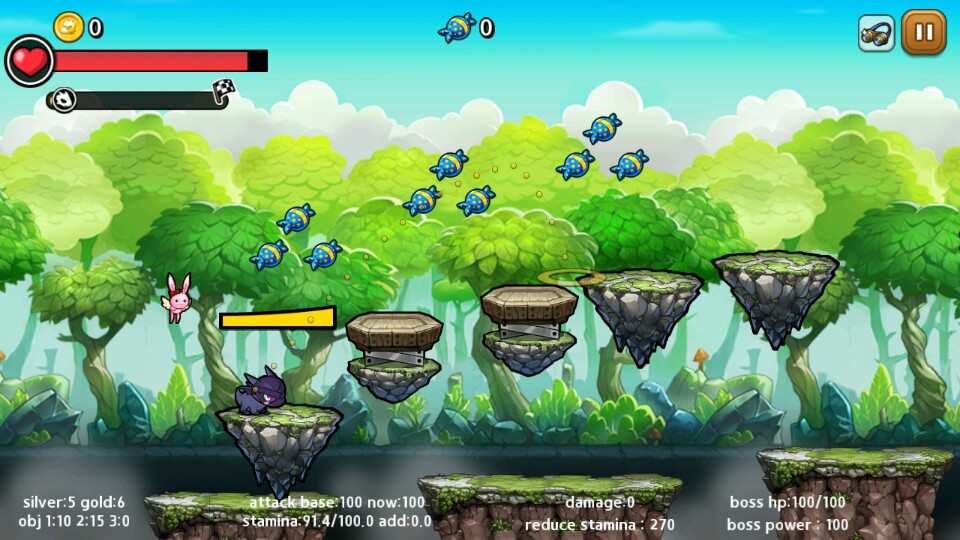The height and width of the screenshot is (540, 960).
Task: Pause the game with the orange button
Action: [924, 32]
